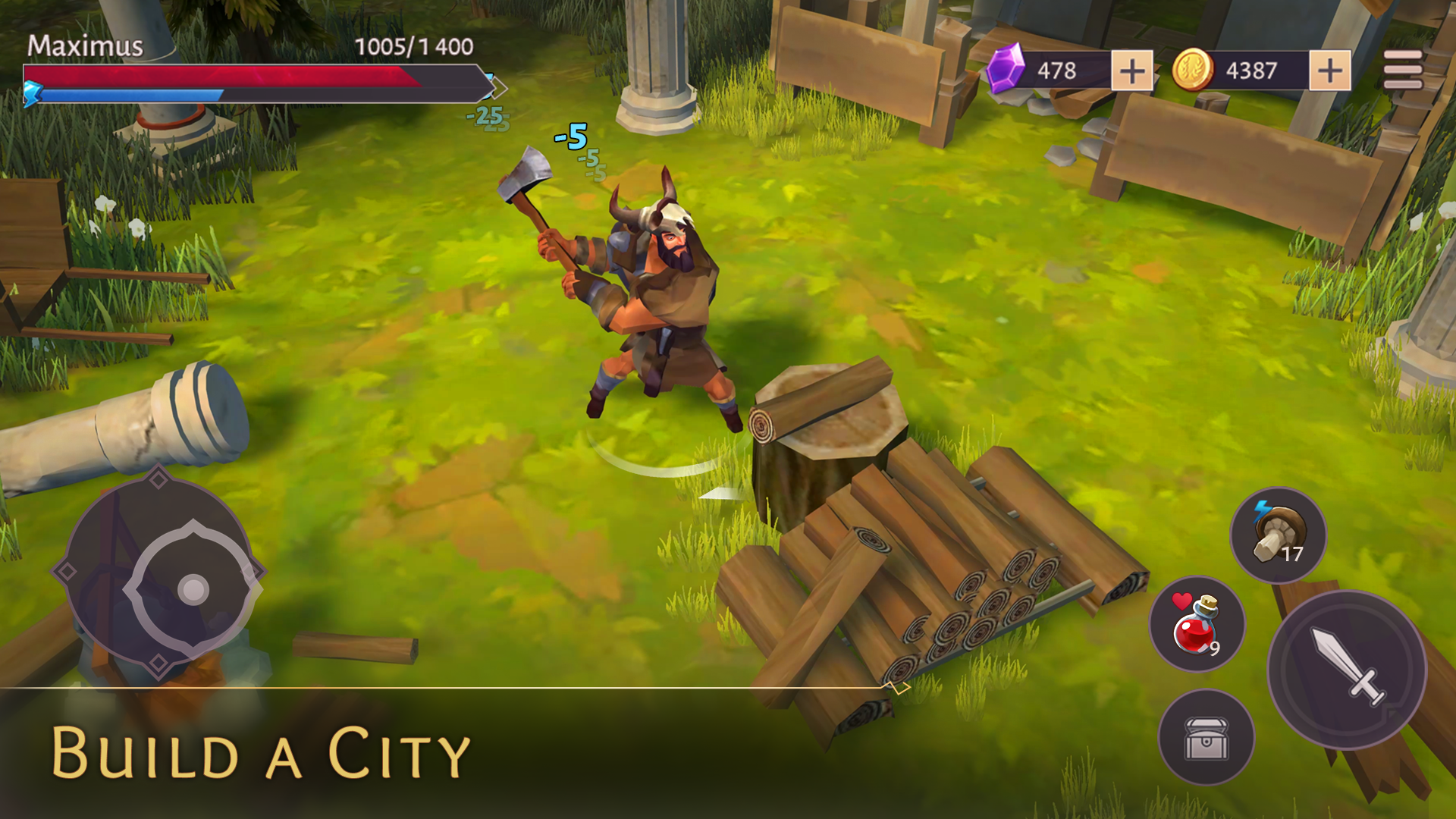
Task: Tap the item count 17 on the mushroom slot
Action: pyautogui.click(x=1294, y=553)
